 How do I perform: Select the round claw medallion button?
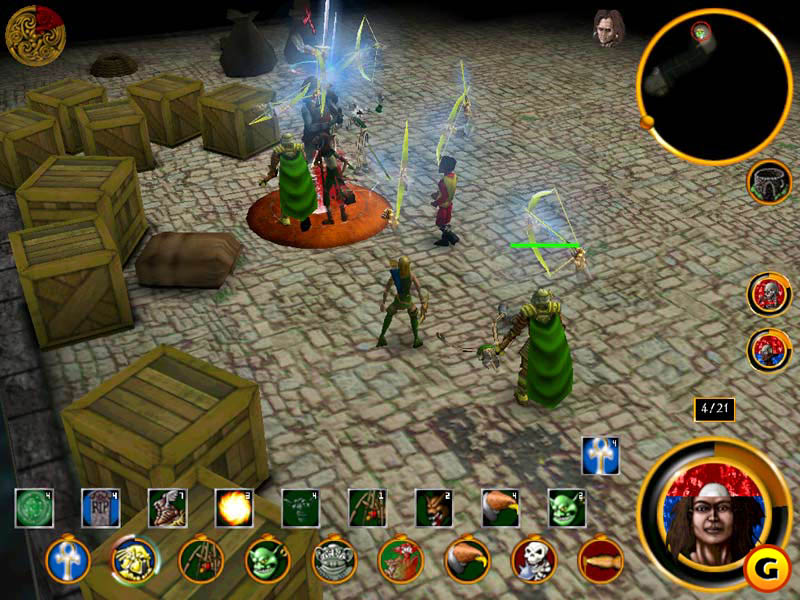467,560
